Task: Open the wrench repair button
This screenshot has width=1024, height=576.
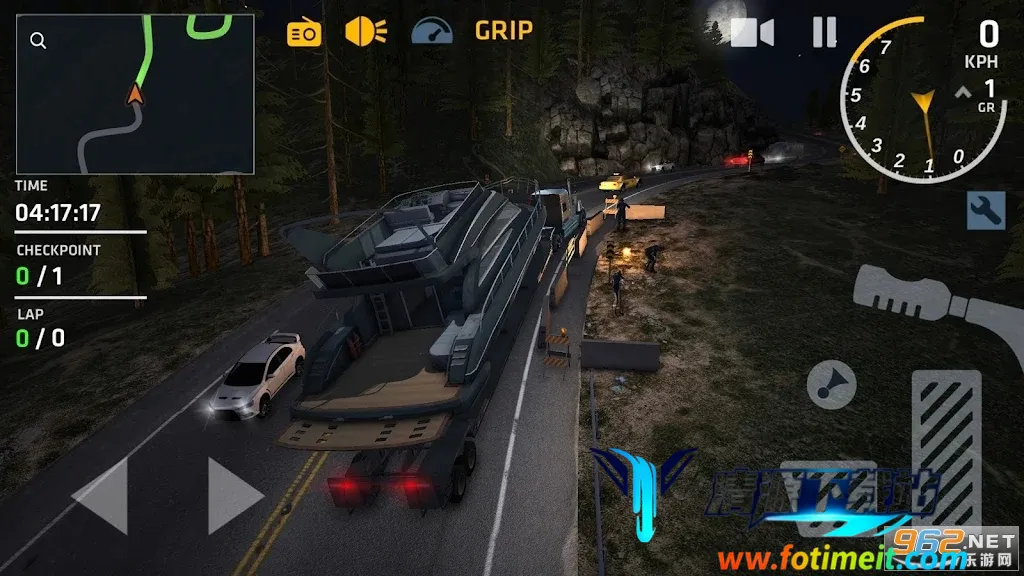Action: (985, 209)
